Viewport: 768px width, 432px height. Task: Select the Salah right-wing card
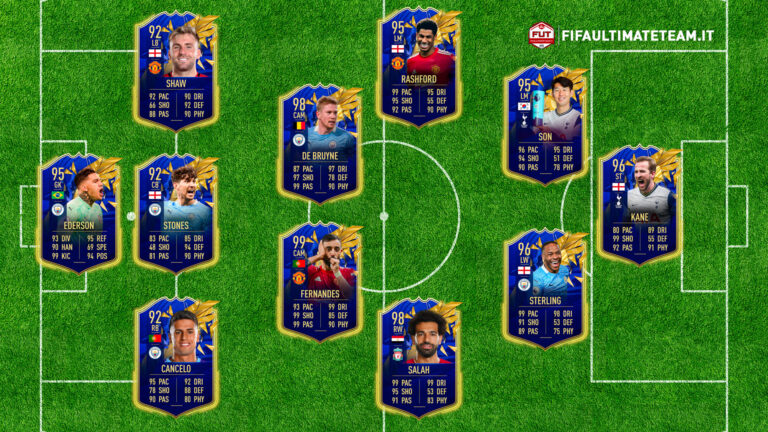[x=420, y=355]
